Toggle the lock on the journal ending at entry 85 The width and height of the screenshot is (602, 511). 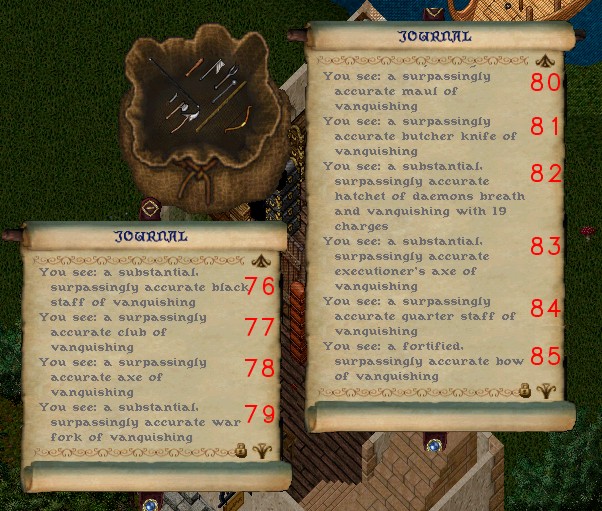524,391
